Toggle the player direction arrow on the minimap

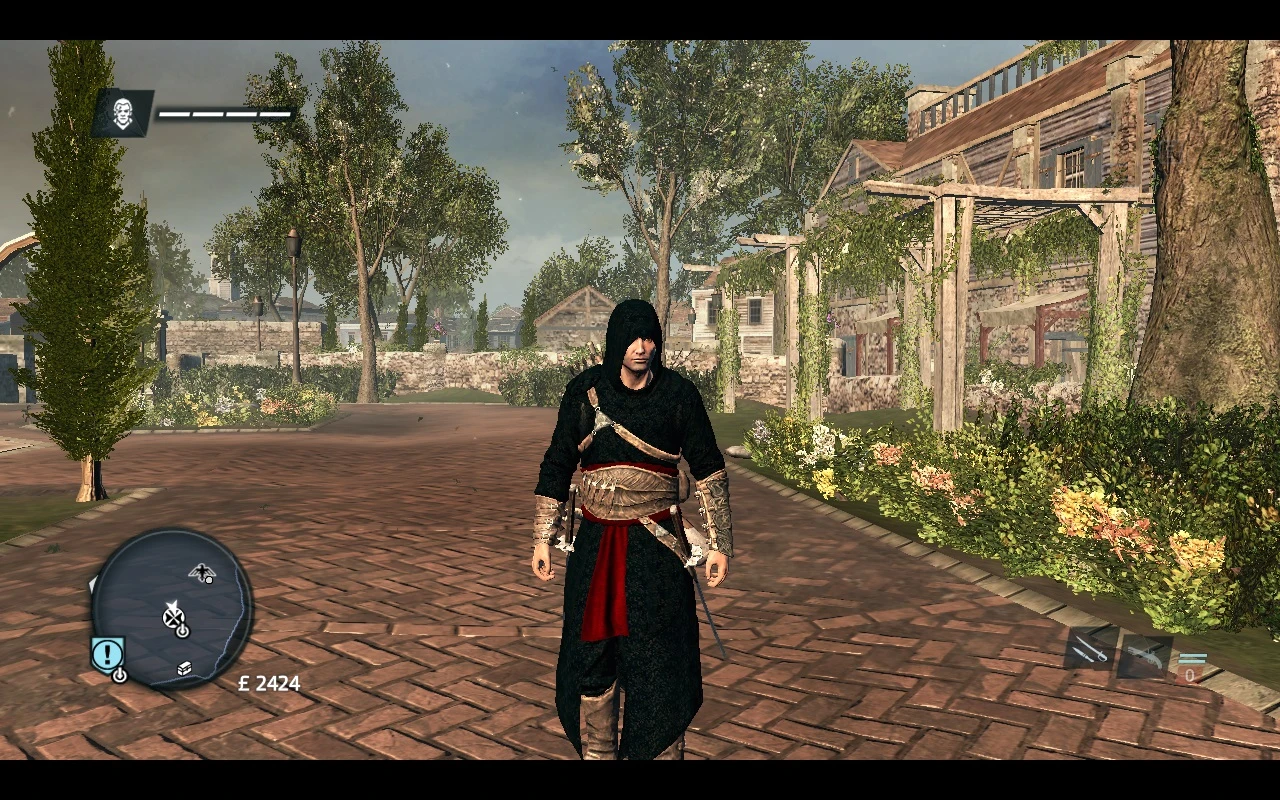[x=174, y=604]
